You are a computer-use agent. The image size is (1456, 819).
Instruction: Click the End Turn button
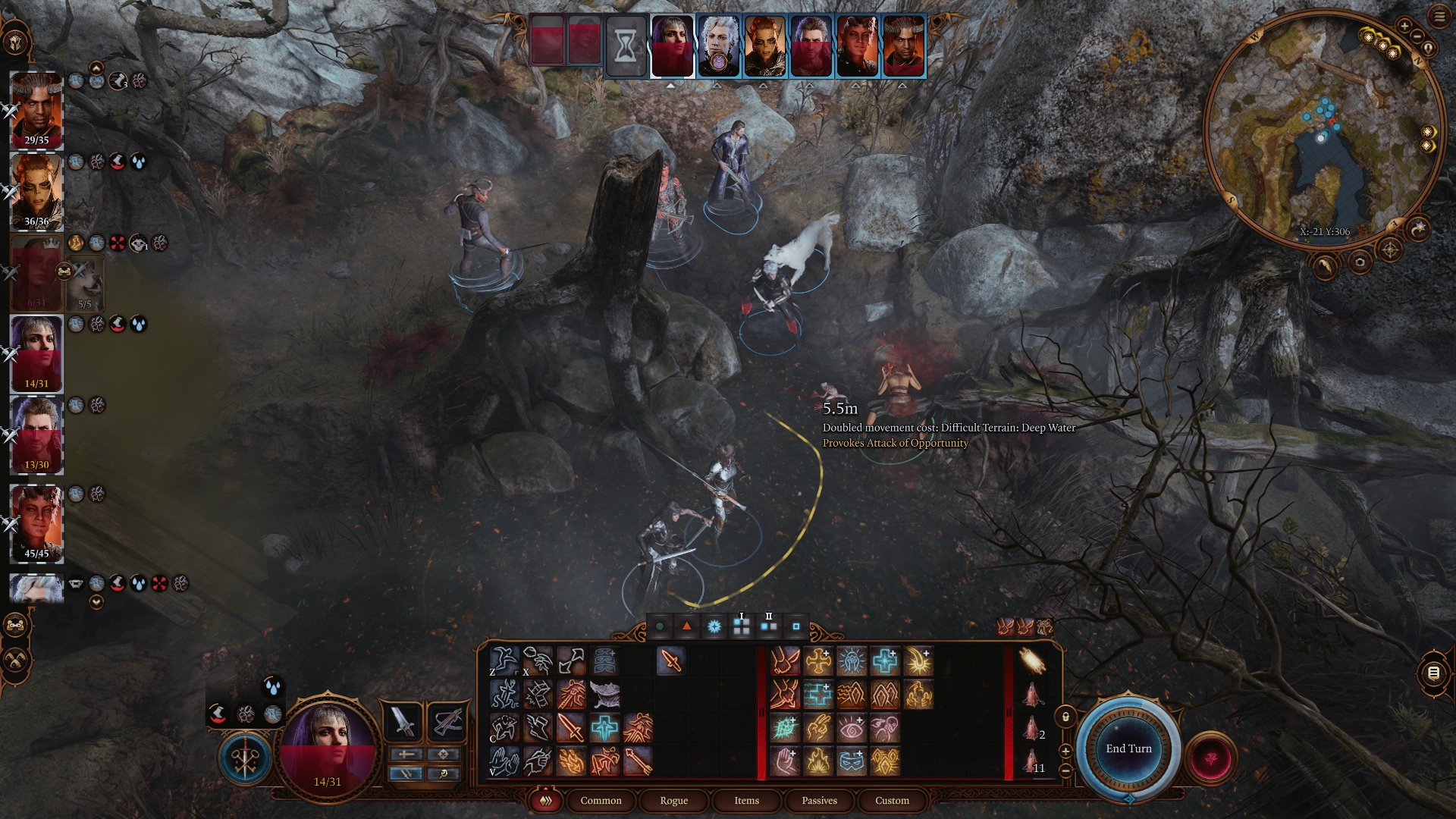tap(1128, 748)
